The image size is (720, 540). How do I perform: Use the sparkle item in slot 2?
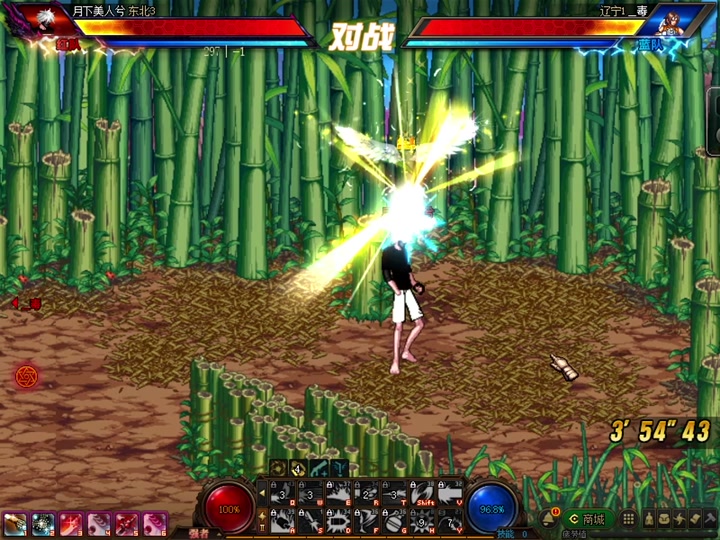tap(43, 523)
